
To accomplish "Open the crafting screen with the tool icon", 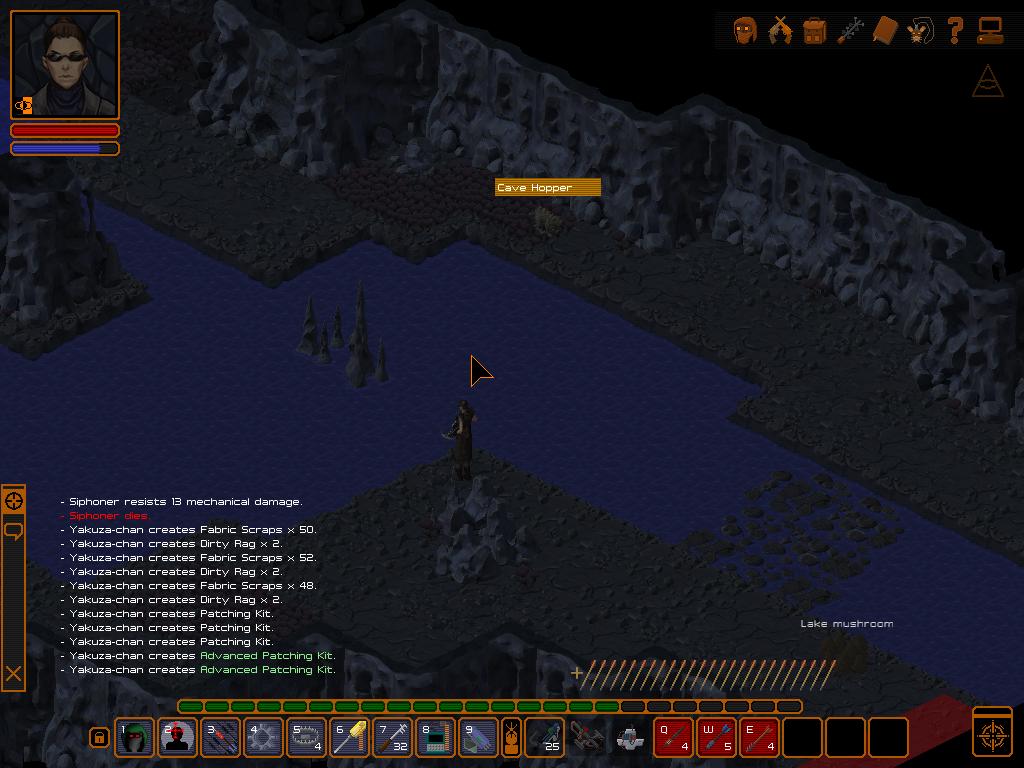I will 850,31.
